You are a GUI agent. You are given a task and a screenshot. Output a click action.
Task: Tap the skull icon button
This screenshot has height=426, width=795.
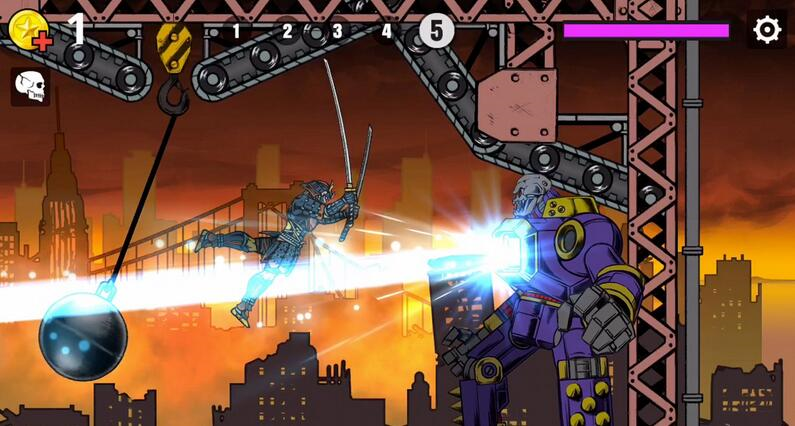[31, 87]
